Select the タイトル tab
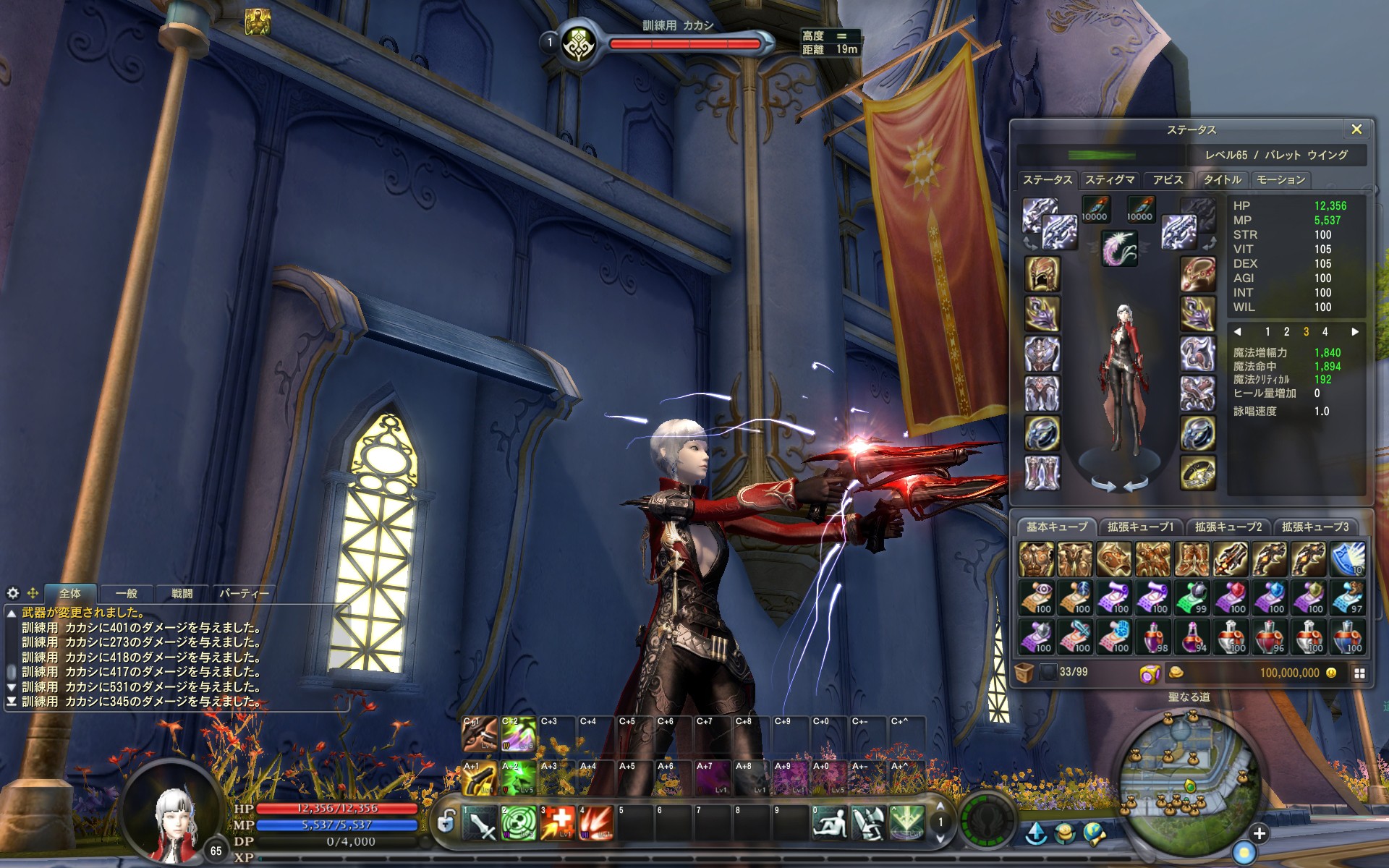 (1222, 180)
